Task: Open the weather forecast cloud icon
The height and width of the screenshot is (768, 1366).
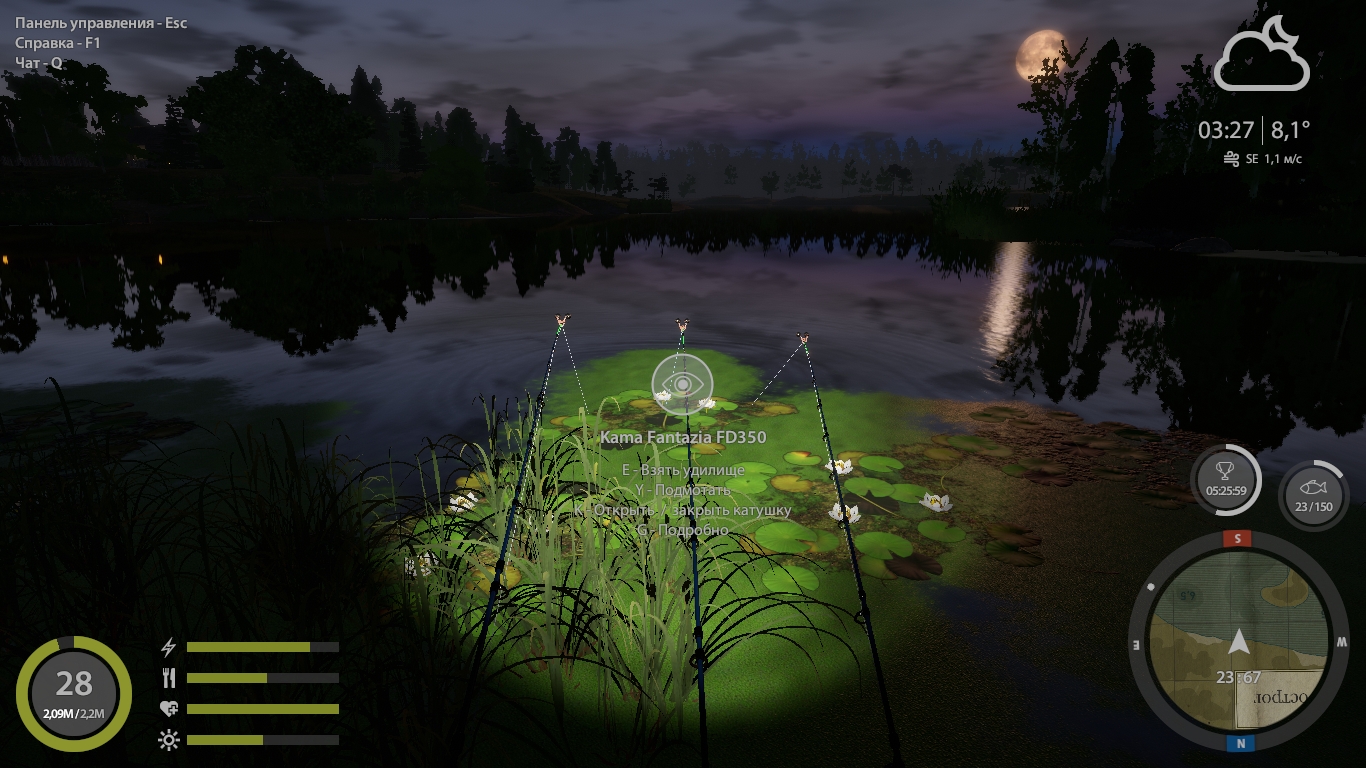Action: [1261, 55]
